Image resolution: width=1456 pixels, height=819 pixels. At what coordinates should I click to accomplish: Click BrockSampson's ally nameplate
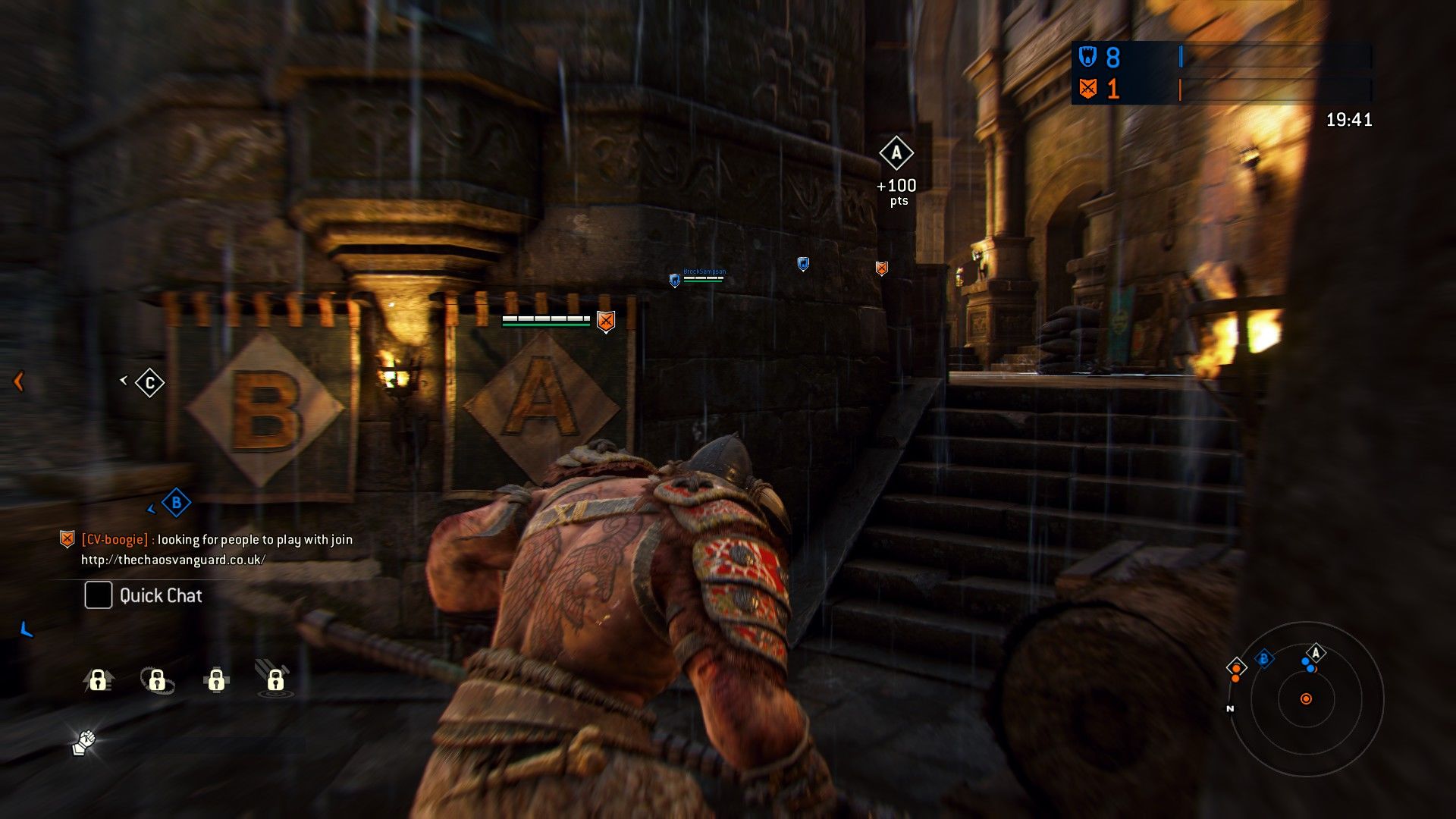pos(703,275)
